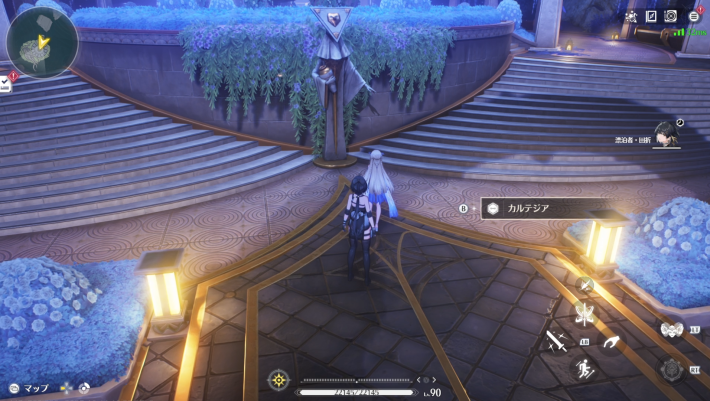Open the concentric-circle event icon

671,17
